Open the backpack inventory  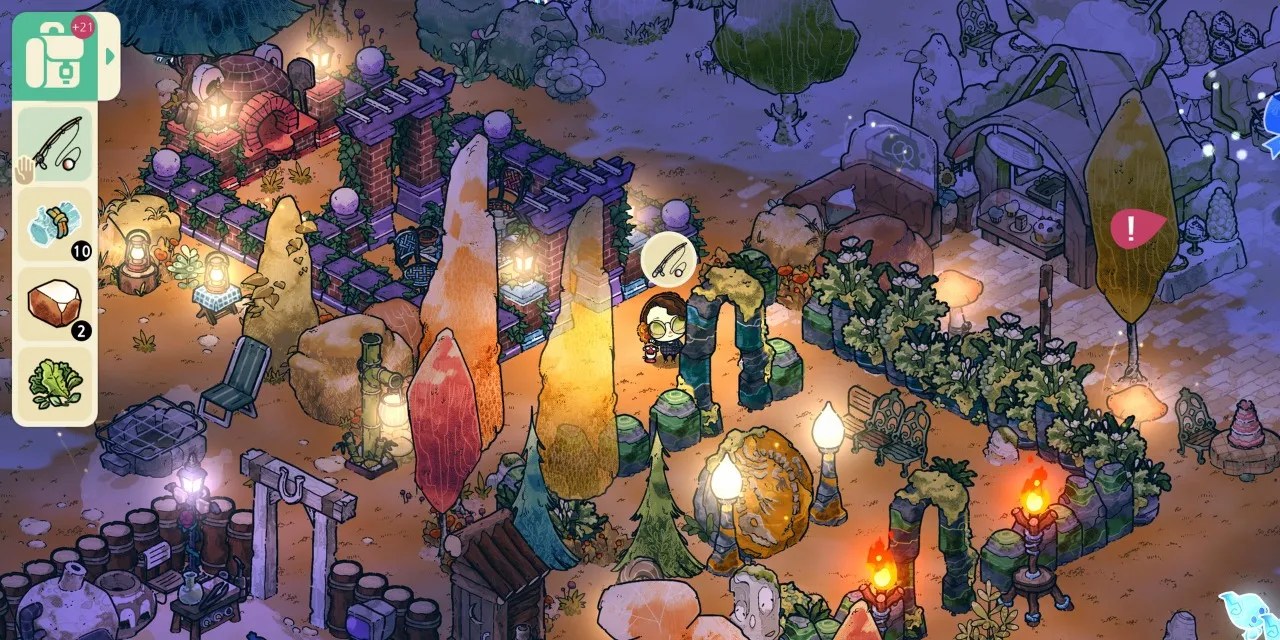54,56
